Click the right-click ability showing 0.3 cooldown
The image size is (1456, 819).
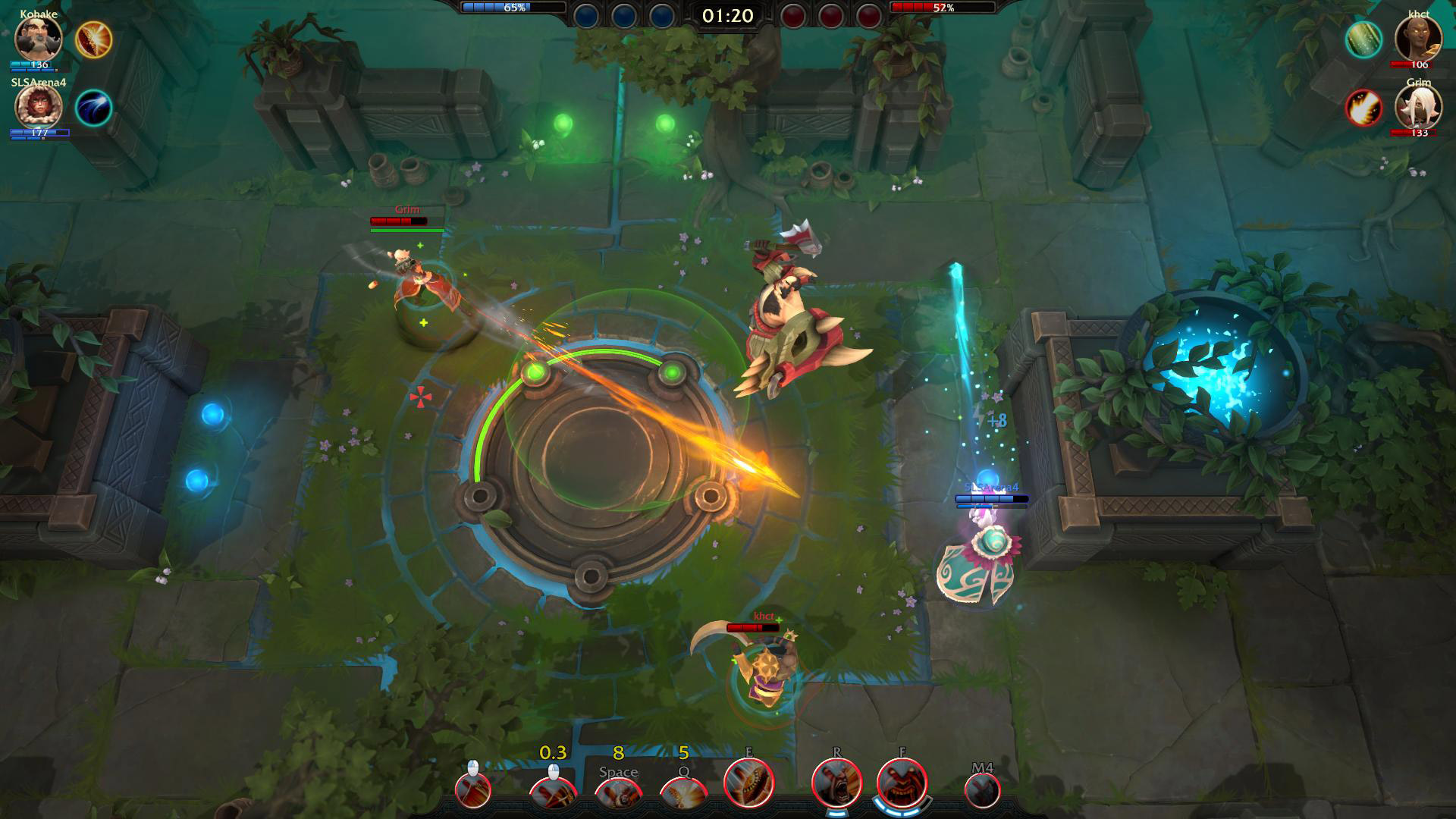pyautogui.click(x=554, y=794)
